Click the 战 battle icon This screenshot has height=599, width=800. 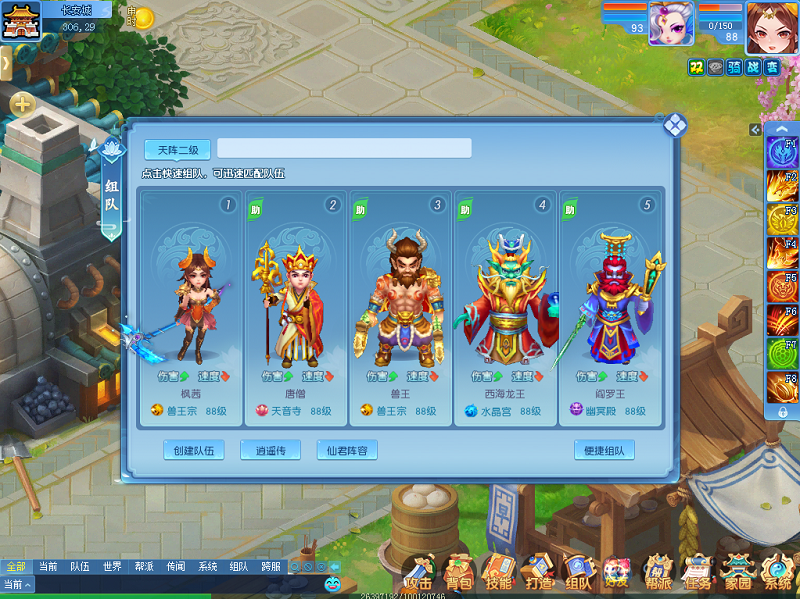pyautogui.click(x=755, y=67)
